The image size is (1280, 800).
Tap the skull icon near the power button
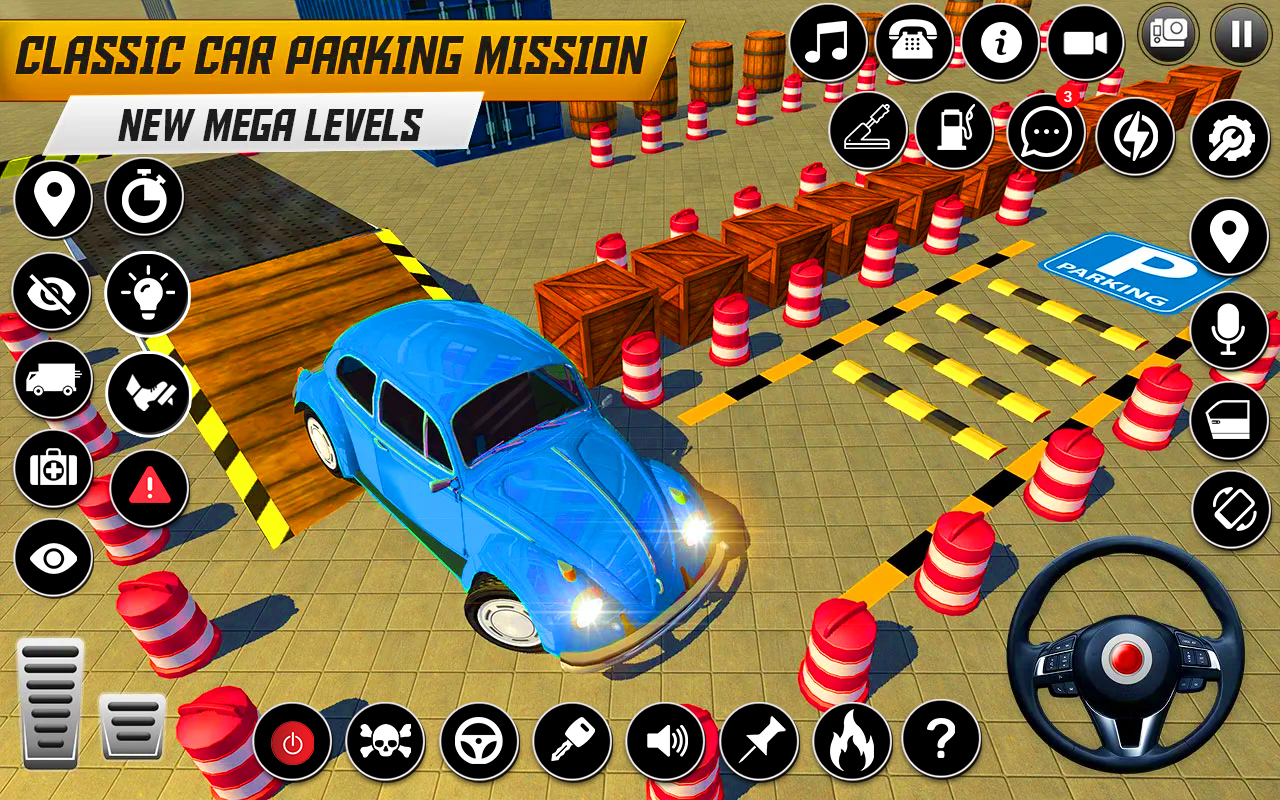[x=386, y=743]
